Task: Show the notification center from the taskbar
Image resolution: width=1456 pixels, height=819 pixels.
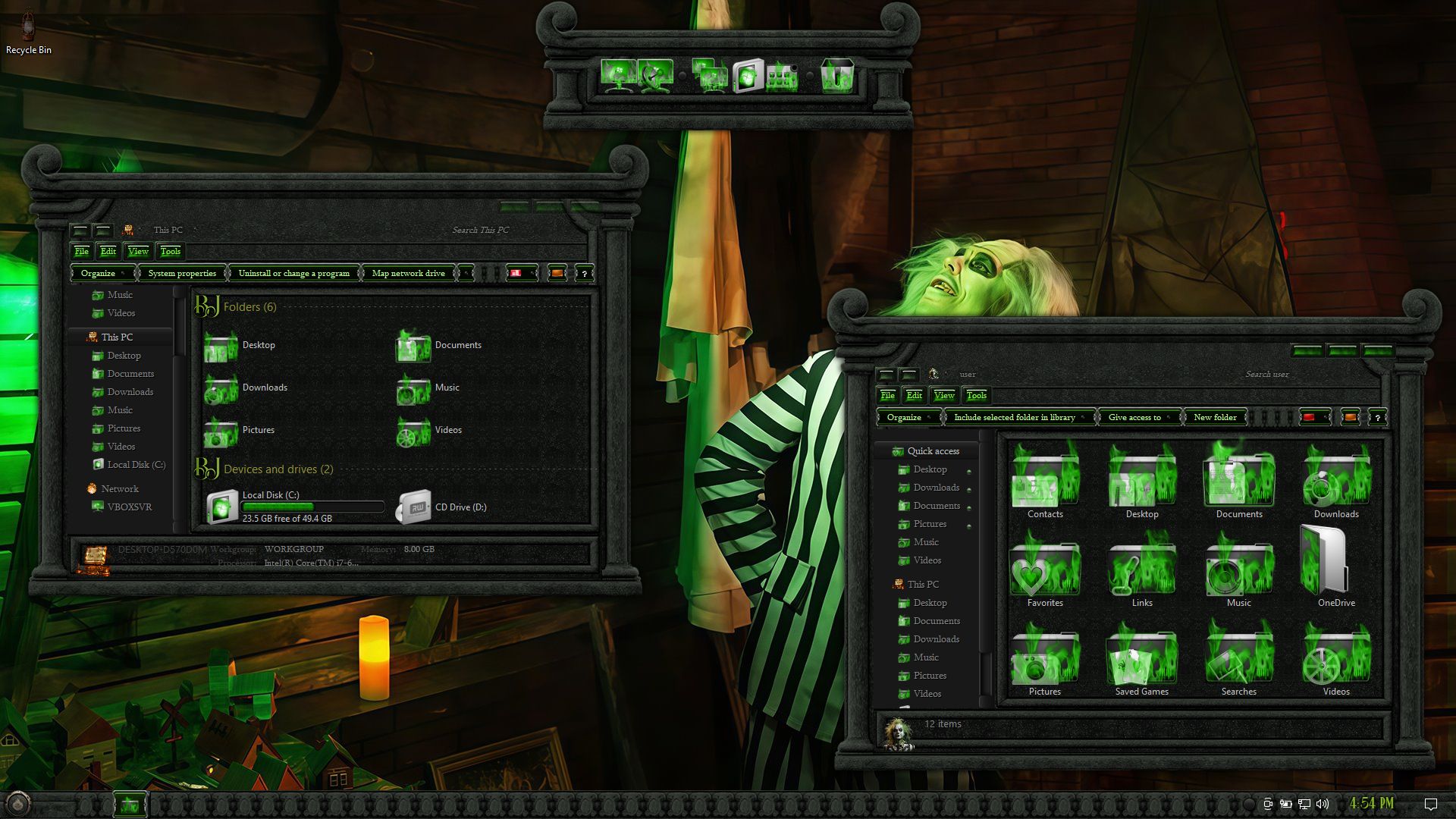Action: [x=1430, y=804]
